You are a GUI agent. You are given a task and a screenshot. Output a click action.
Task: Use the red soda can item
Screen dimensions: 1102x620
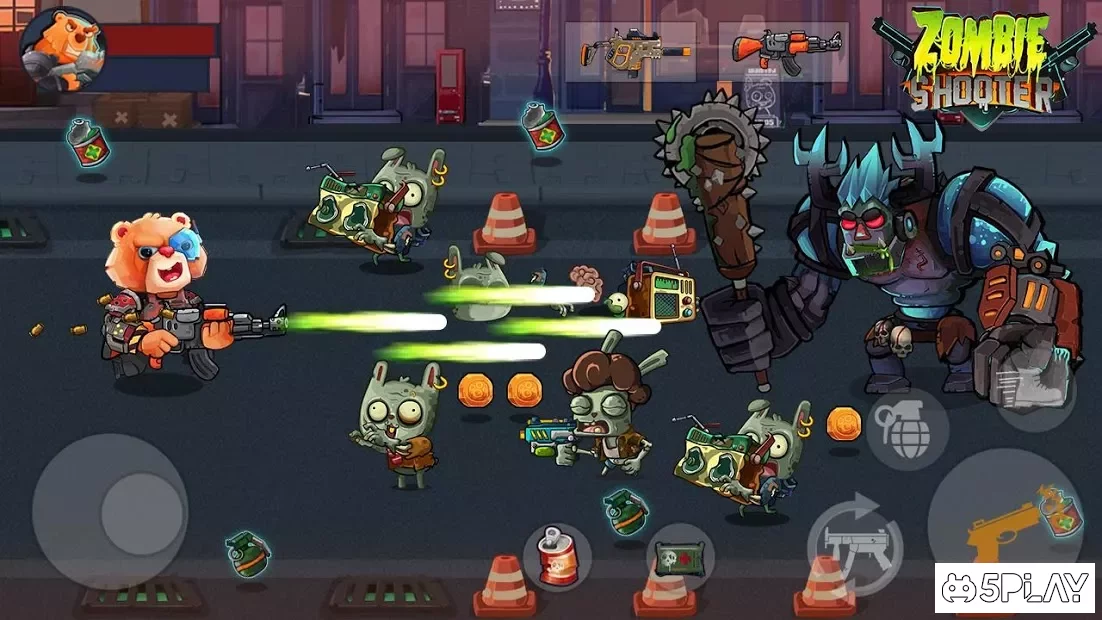tap(557, 556)
